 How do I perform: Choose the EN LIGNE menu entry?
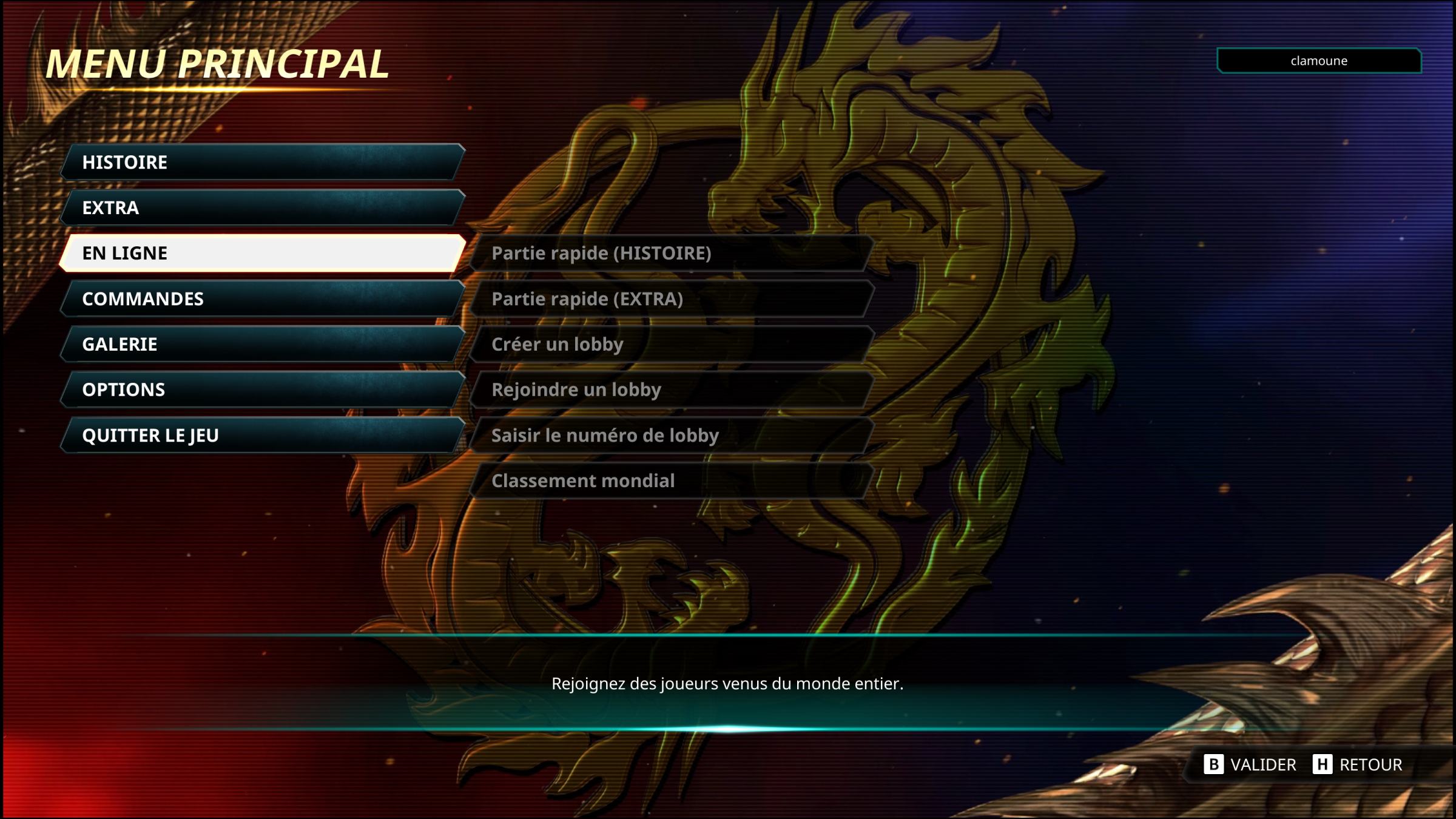[x=262, y=253]
